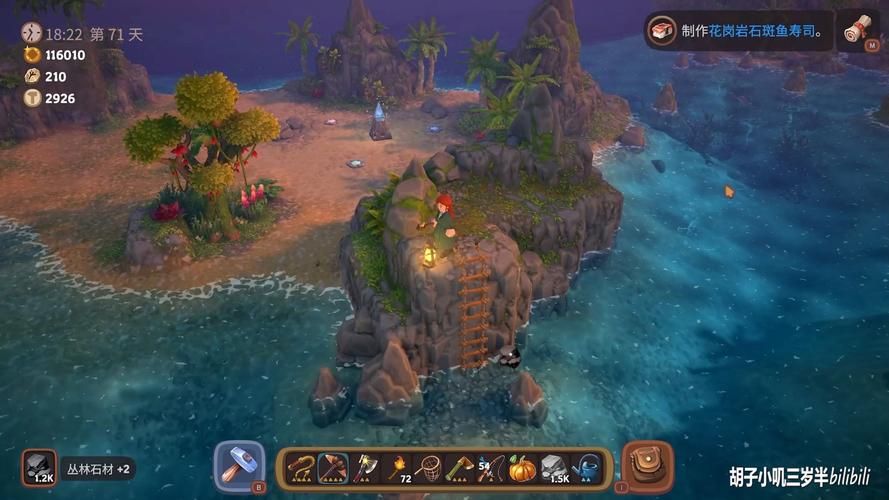
Task: Select the pickaxe hotbar slot
Action: 332,467
